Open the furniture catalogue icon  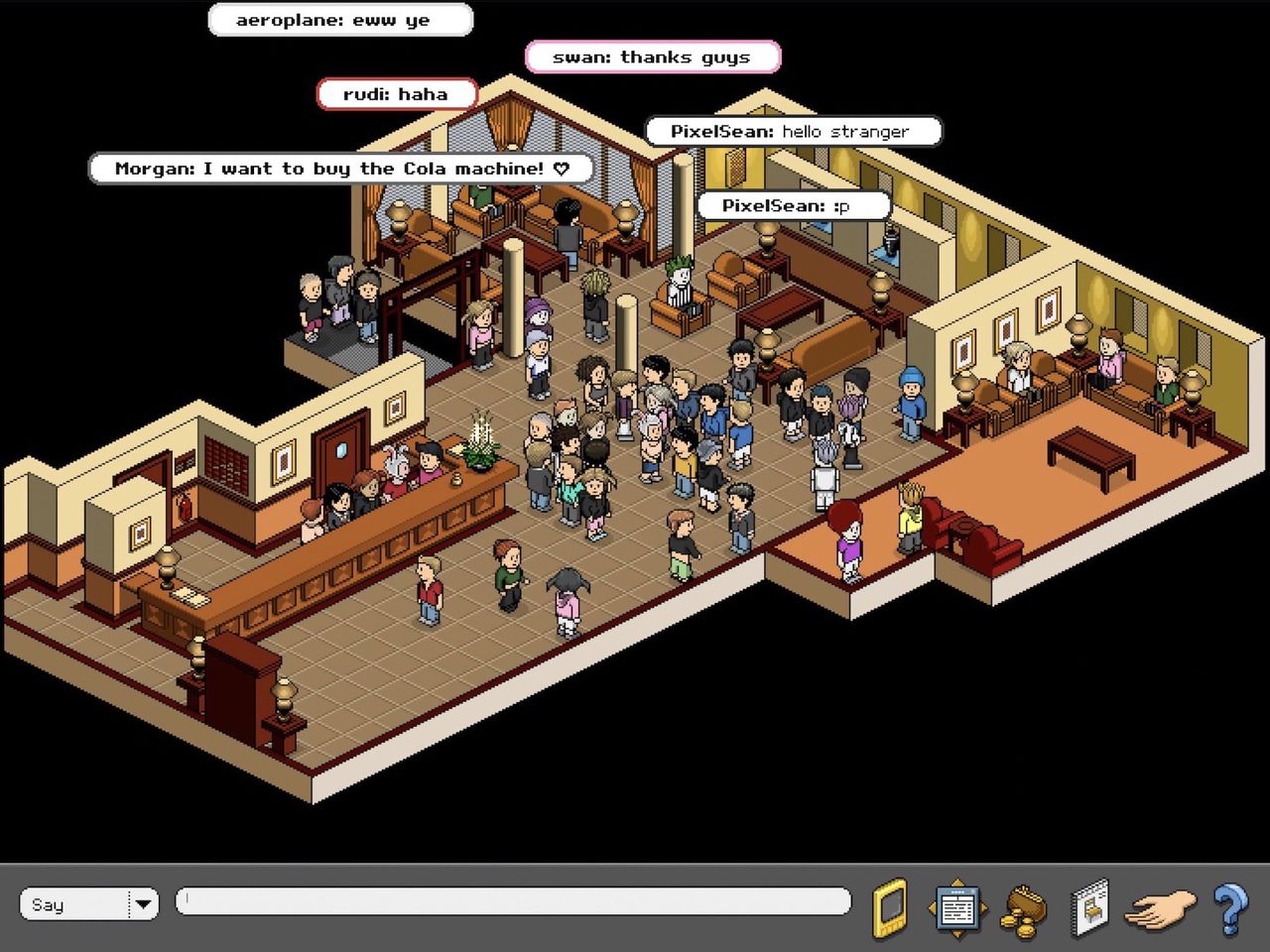coord(1089,907)
